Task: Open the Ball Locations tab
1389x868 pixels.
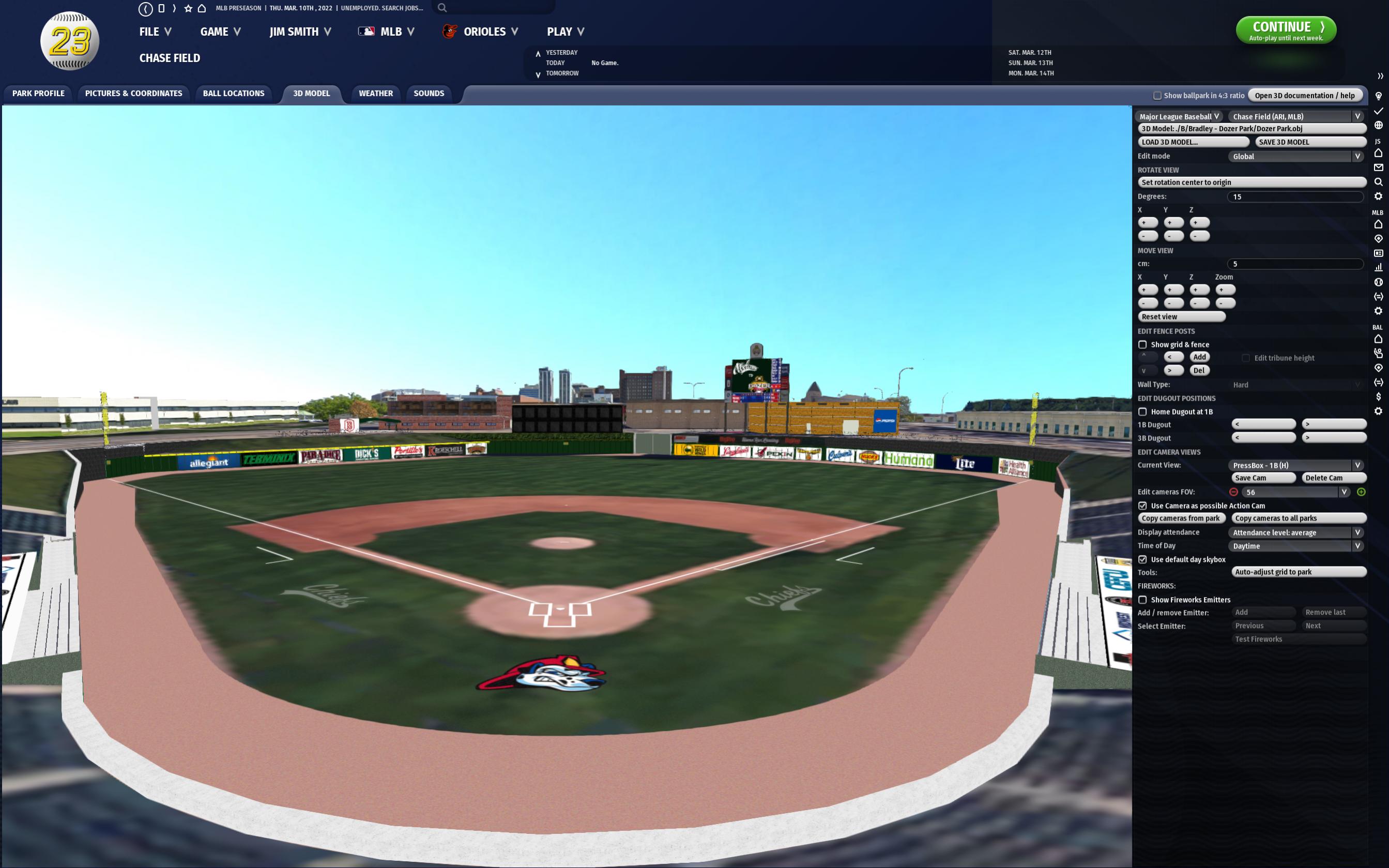Action: (234, 94)
